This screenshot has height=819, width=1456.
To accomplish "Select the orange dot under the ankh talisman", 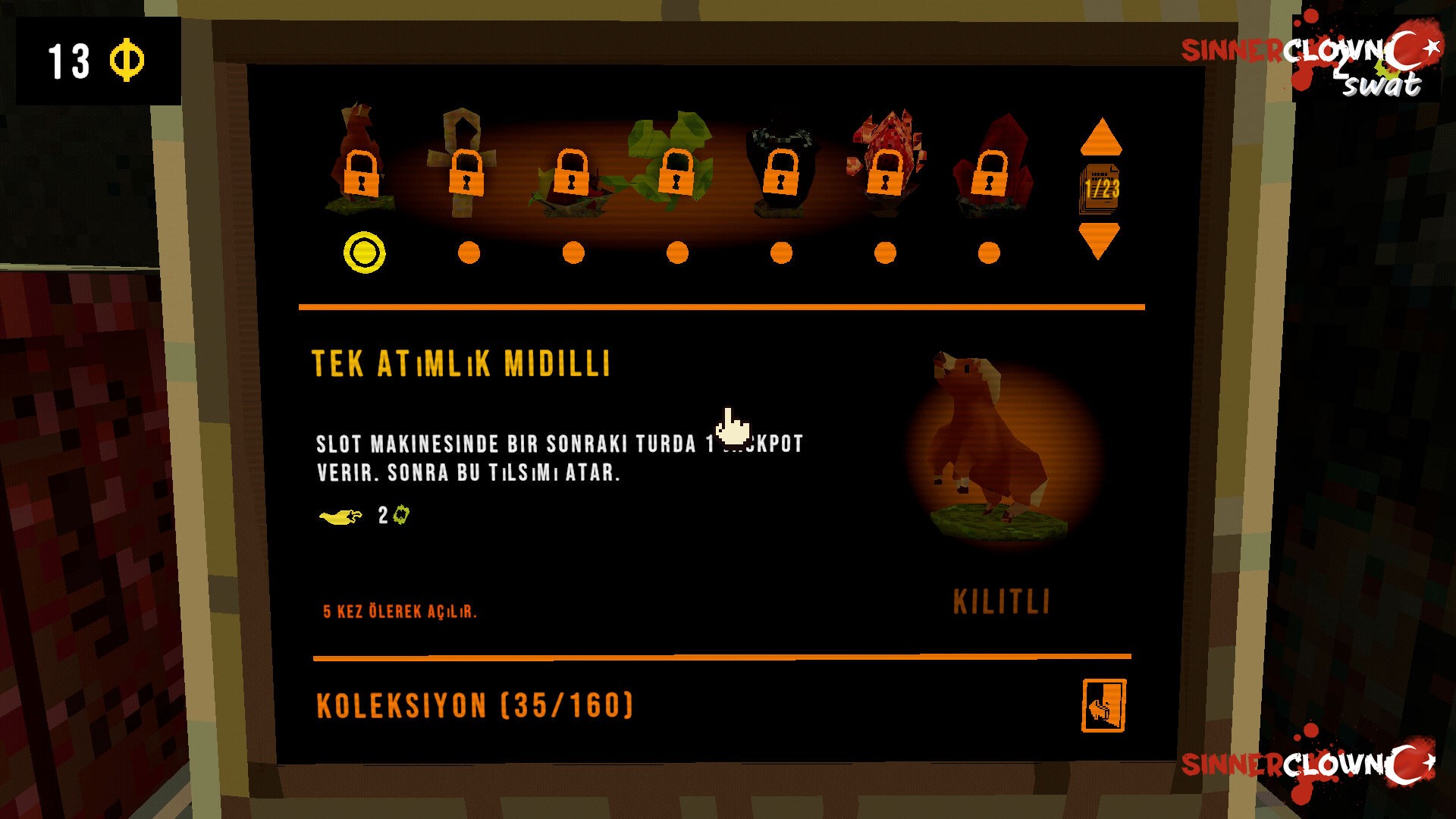I will tap(468, 250).
